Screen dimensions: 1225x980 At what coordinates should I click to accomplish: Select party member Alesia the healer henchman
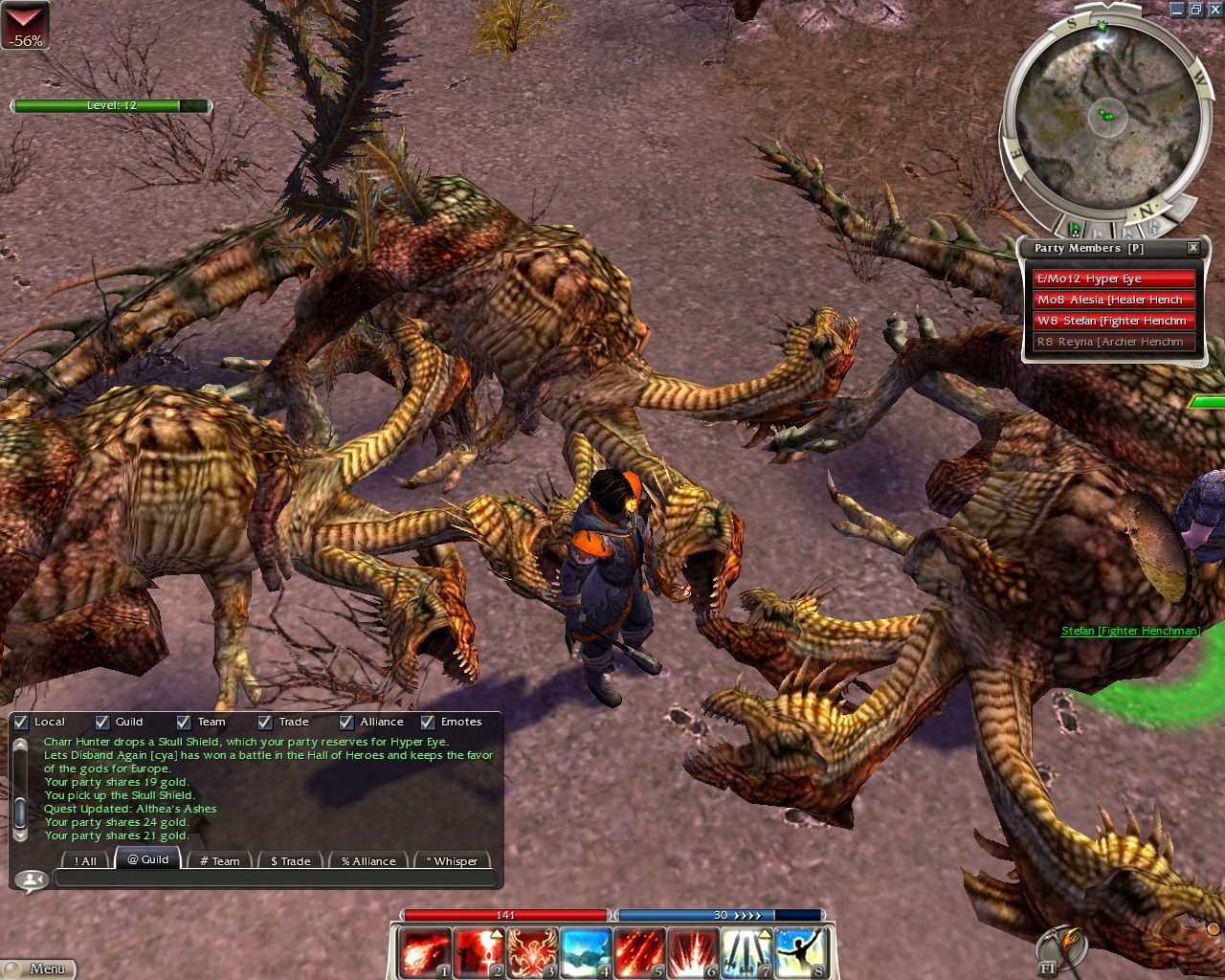(1114, 300)
